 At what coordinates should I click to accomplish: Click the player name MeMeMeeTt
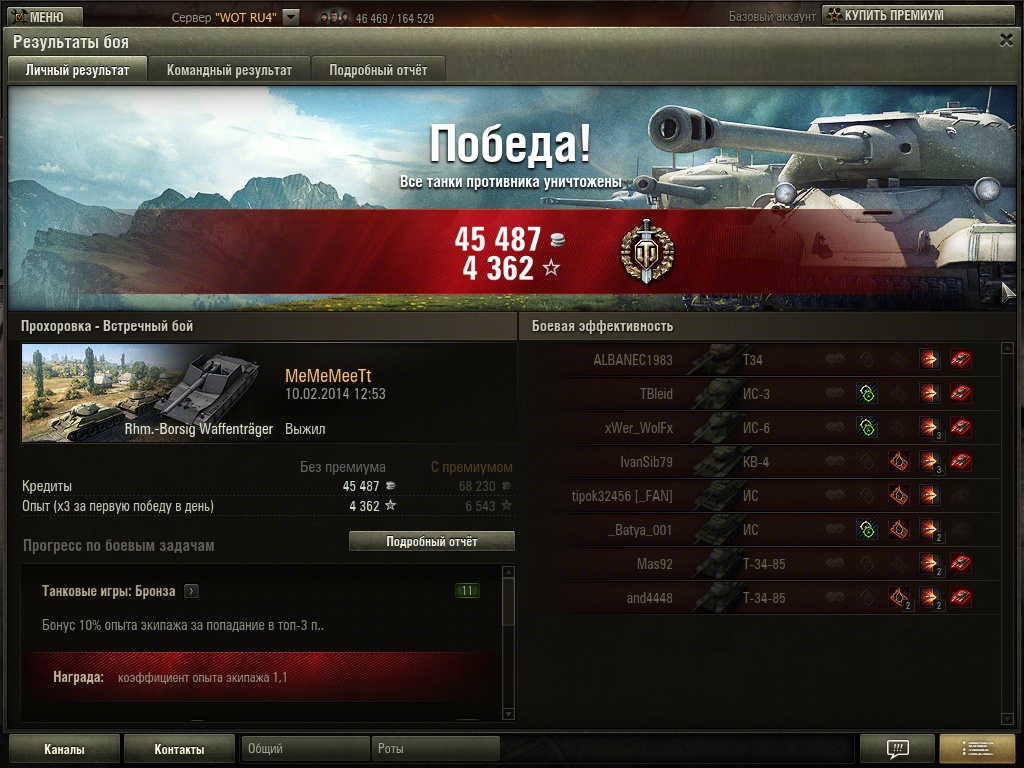click(x=328, y=375)
